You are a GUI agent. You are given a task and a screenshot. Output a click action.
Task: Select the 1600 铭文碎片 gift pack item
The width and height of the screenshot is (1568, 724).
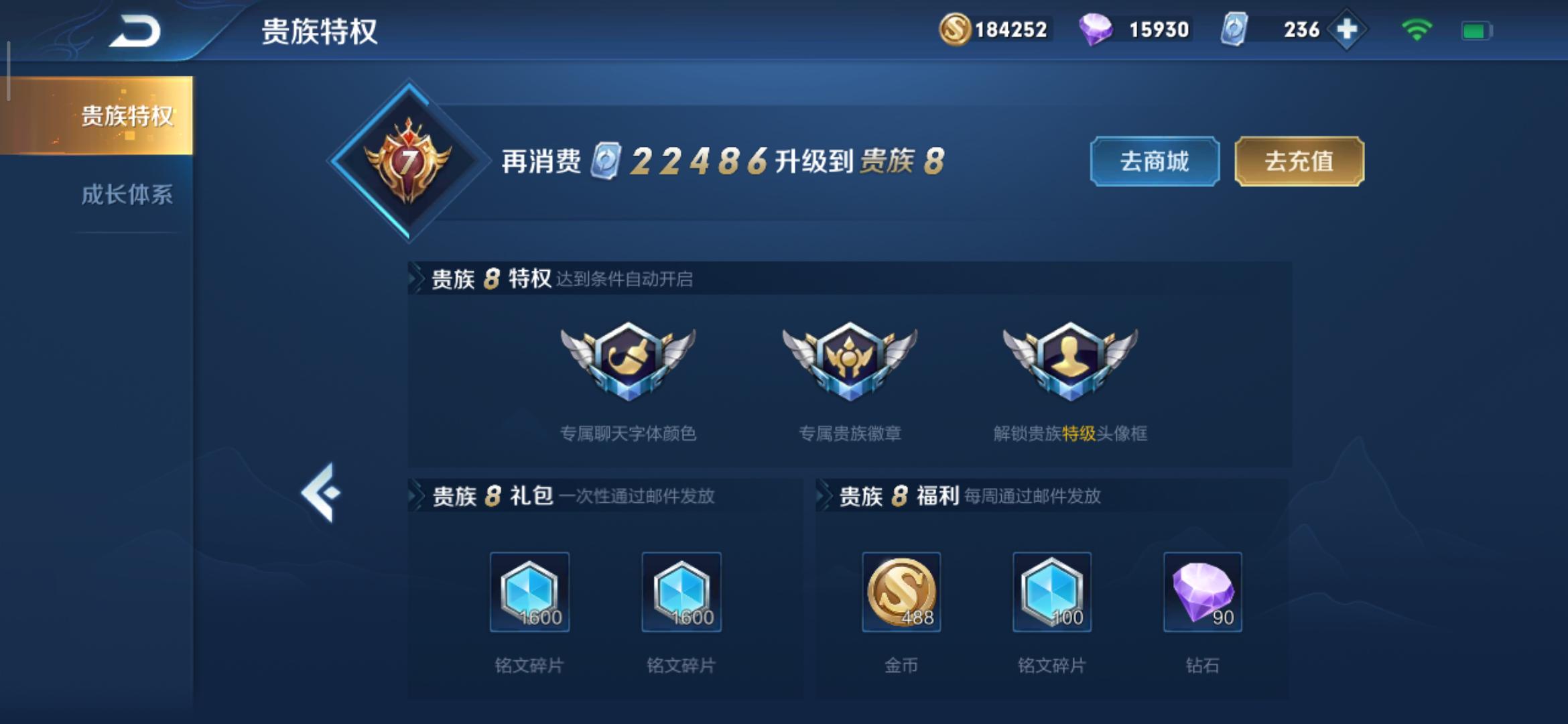click(531, 593)
